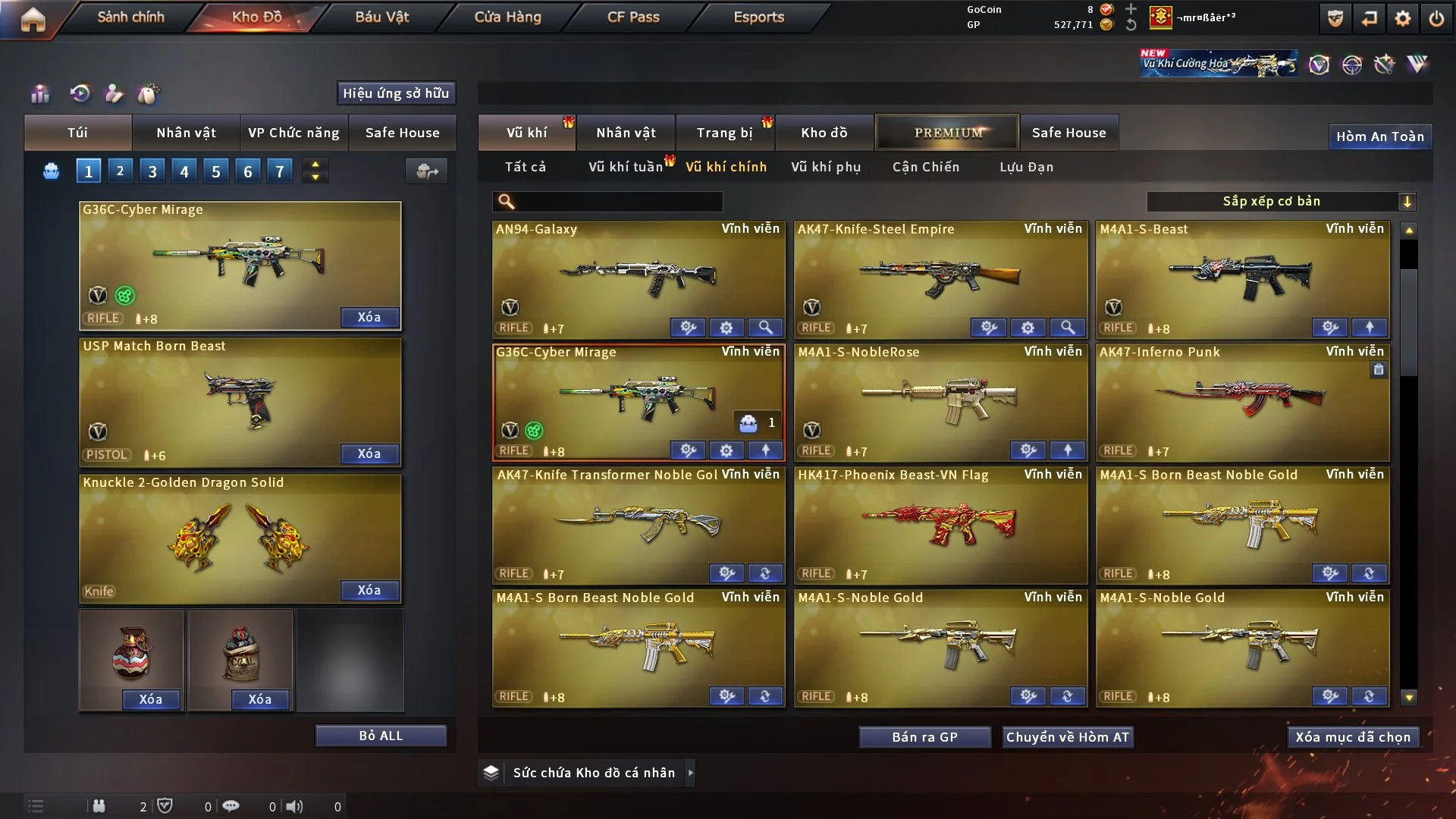Select the PREMIUM storage tab
The image size is (1456, 819).
point(948,133)
